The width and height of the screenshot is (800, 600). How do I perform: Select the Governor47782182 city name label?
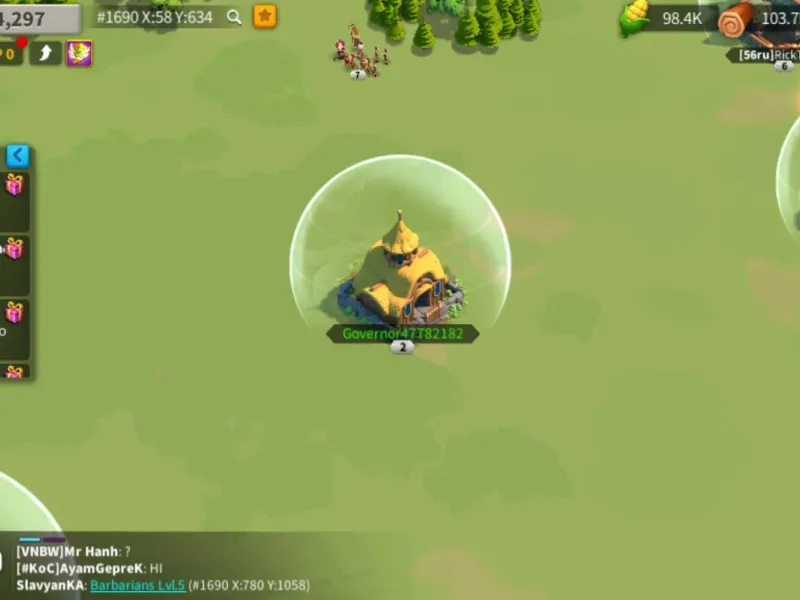click(402, 333)
